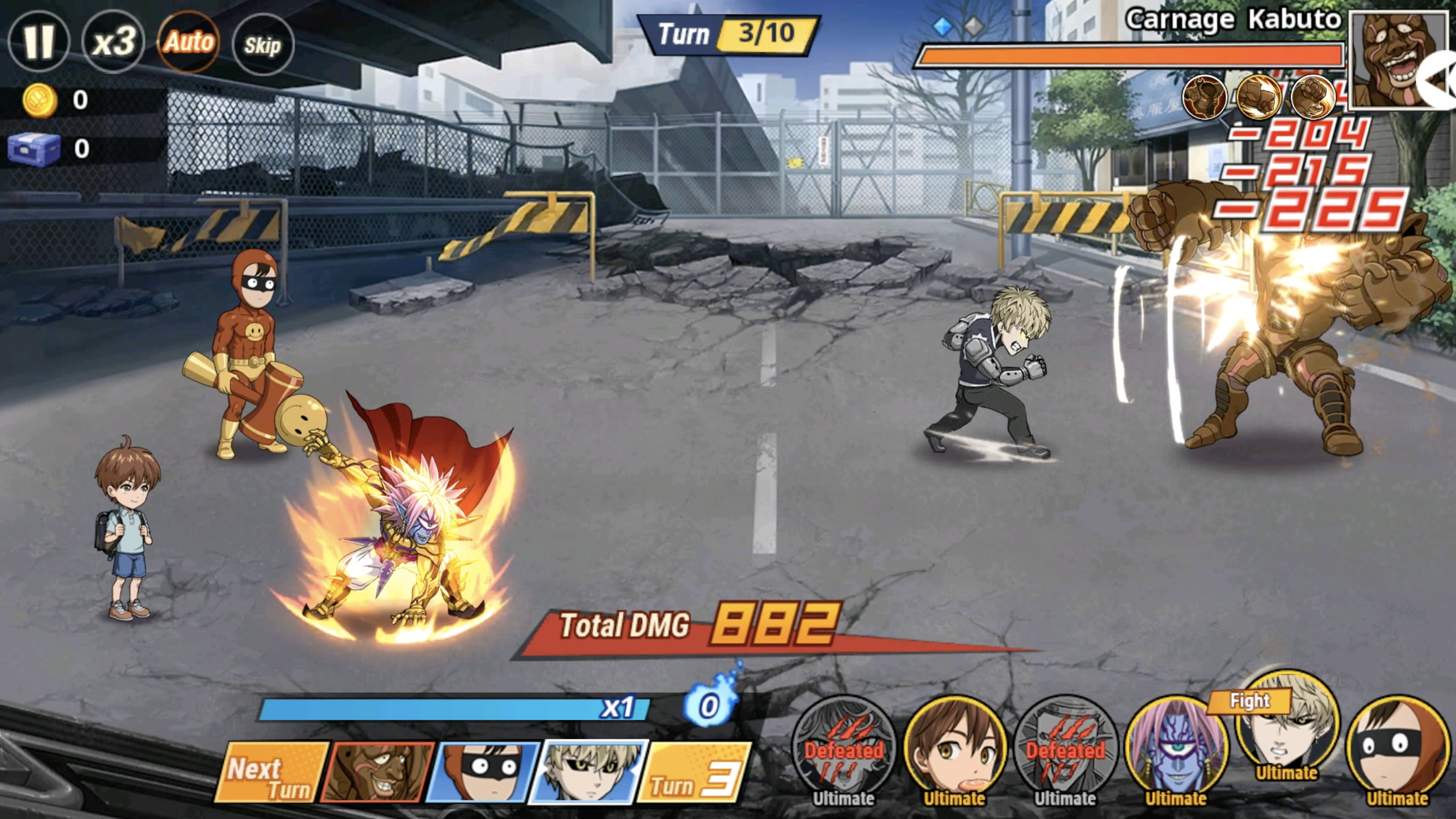The image size is (1456, 819).
Task: Use the brown-haired boy's Ultimate
Action: tap(955, 747)
